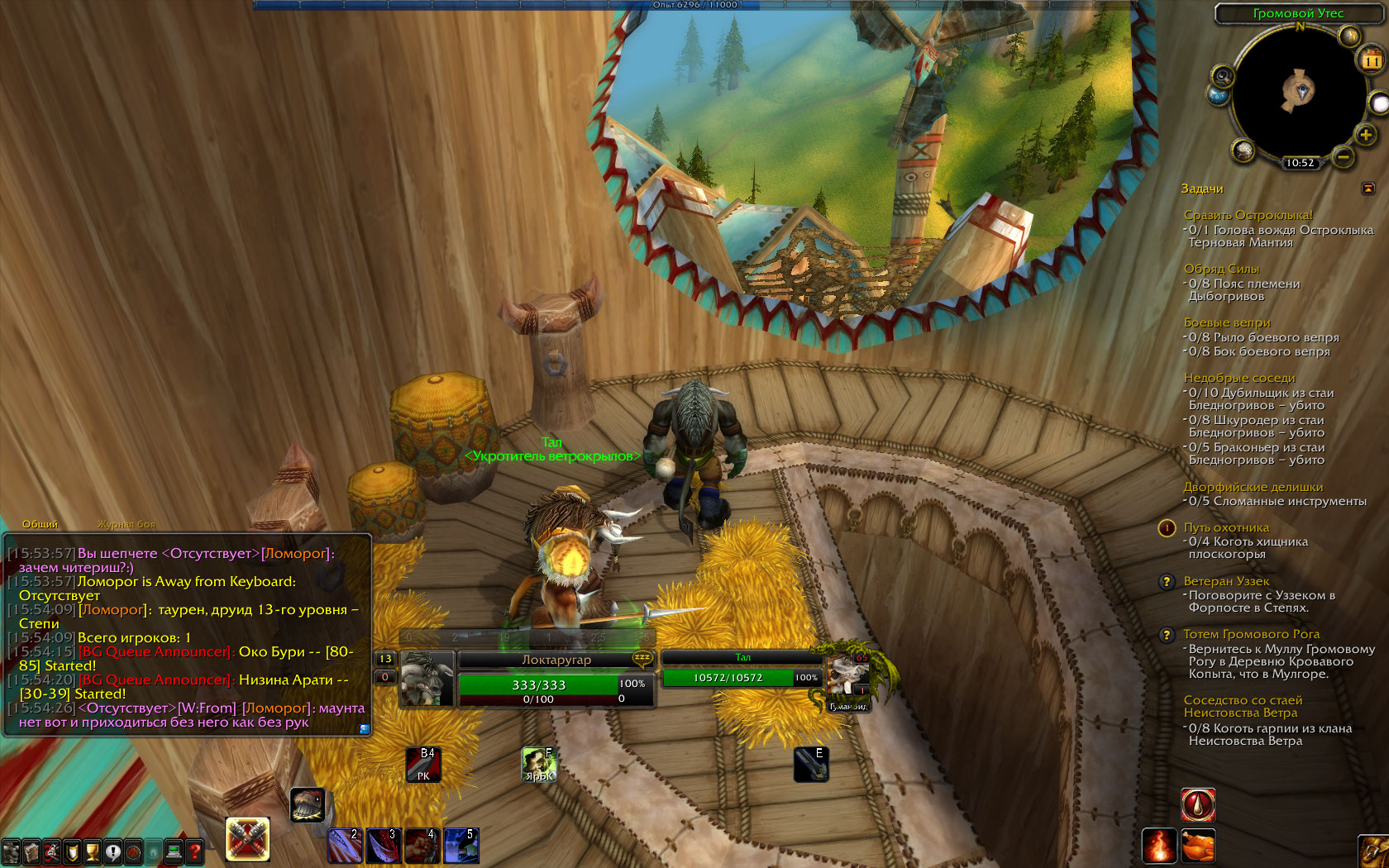
Task: Open the game menu computer icon
Action: (x=174, y=851)
